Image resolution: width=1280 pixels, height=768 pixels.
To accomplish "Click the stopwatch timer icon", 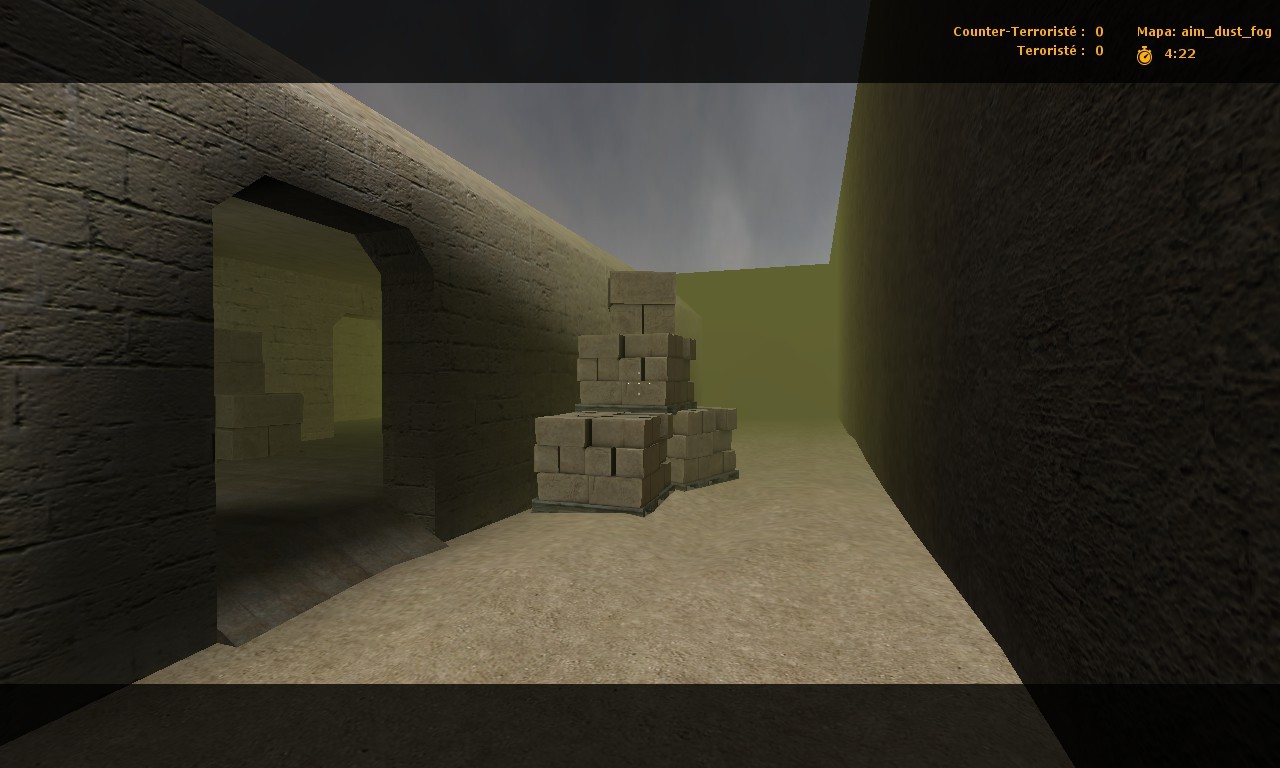I will pos(1144,54).
